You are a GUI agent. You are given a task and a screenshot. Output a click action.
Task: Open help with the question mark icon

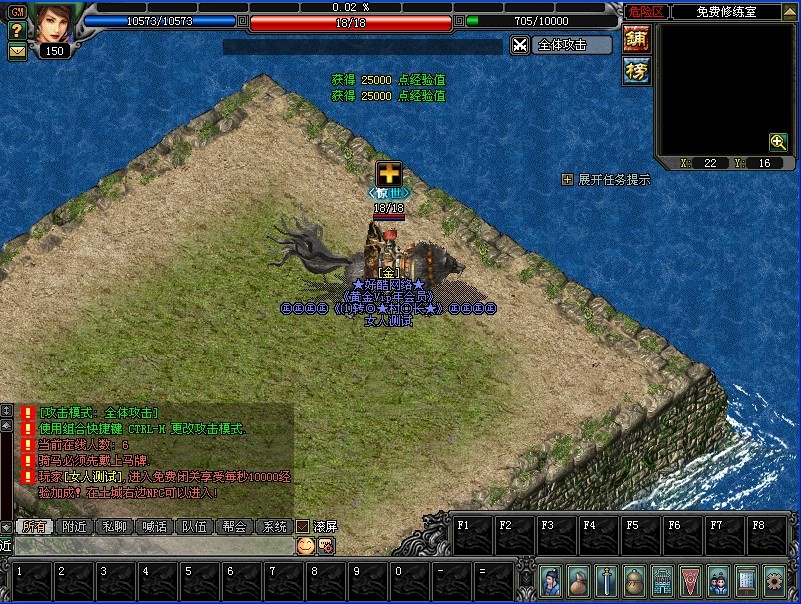click(x=16, y=32)
